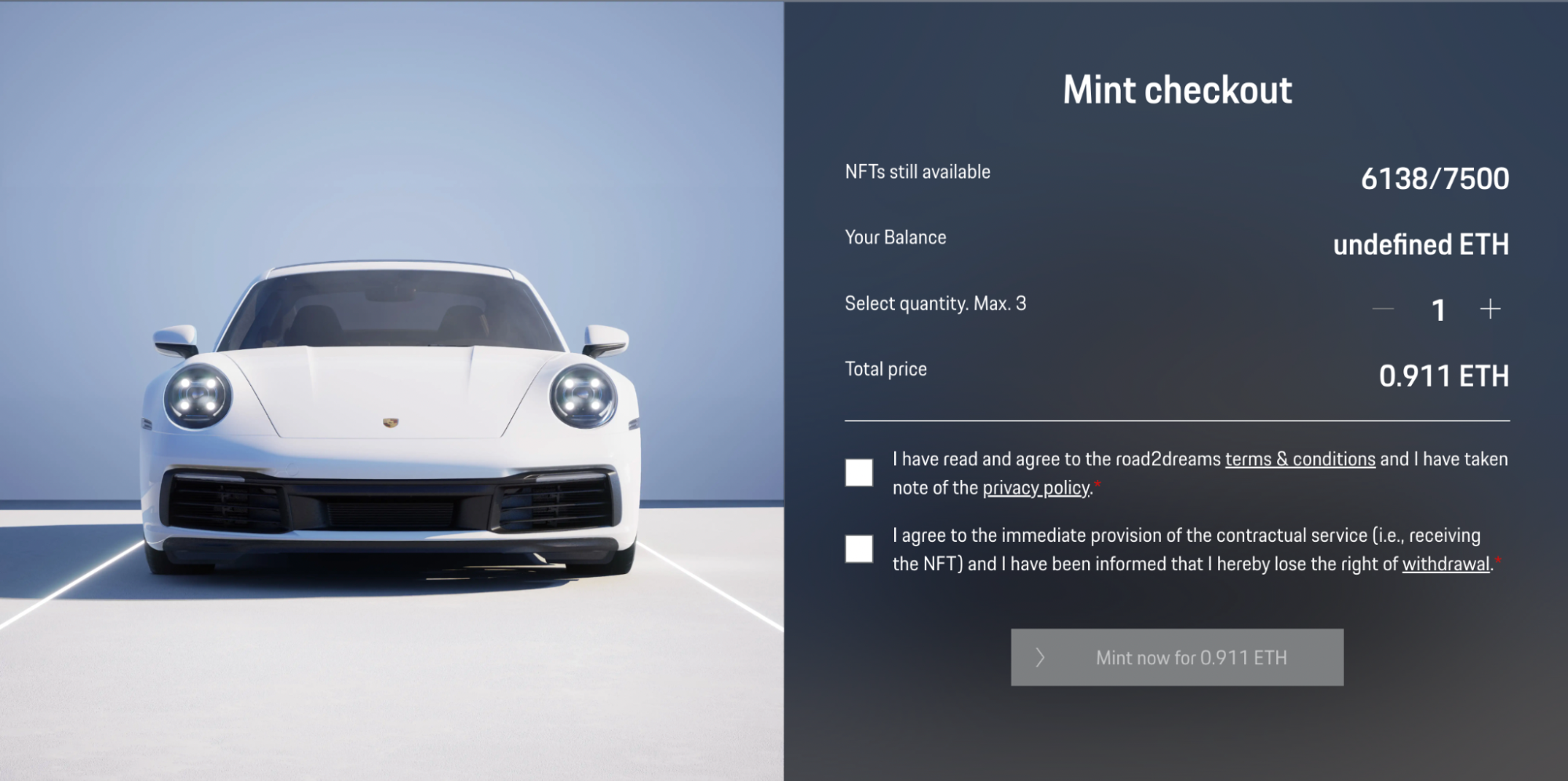This screenshot has height=781, width=1568.
Task: Open the privacy policy link
Action: 1036,489
